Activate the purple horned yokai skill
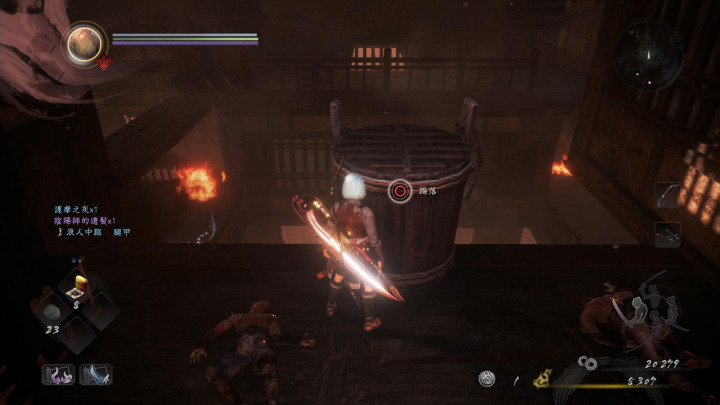The width and height of the screenshot is (720, 405). [58, 375]
